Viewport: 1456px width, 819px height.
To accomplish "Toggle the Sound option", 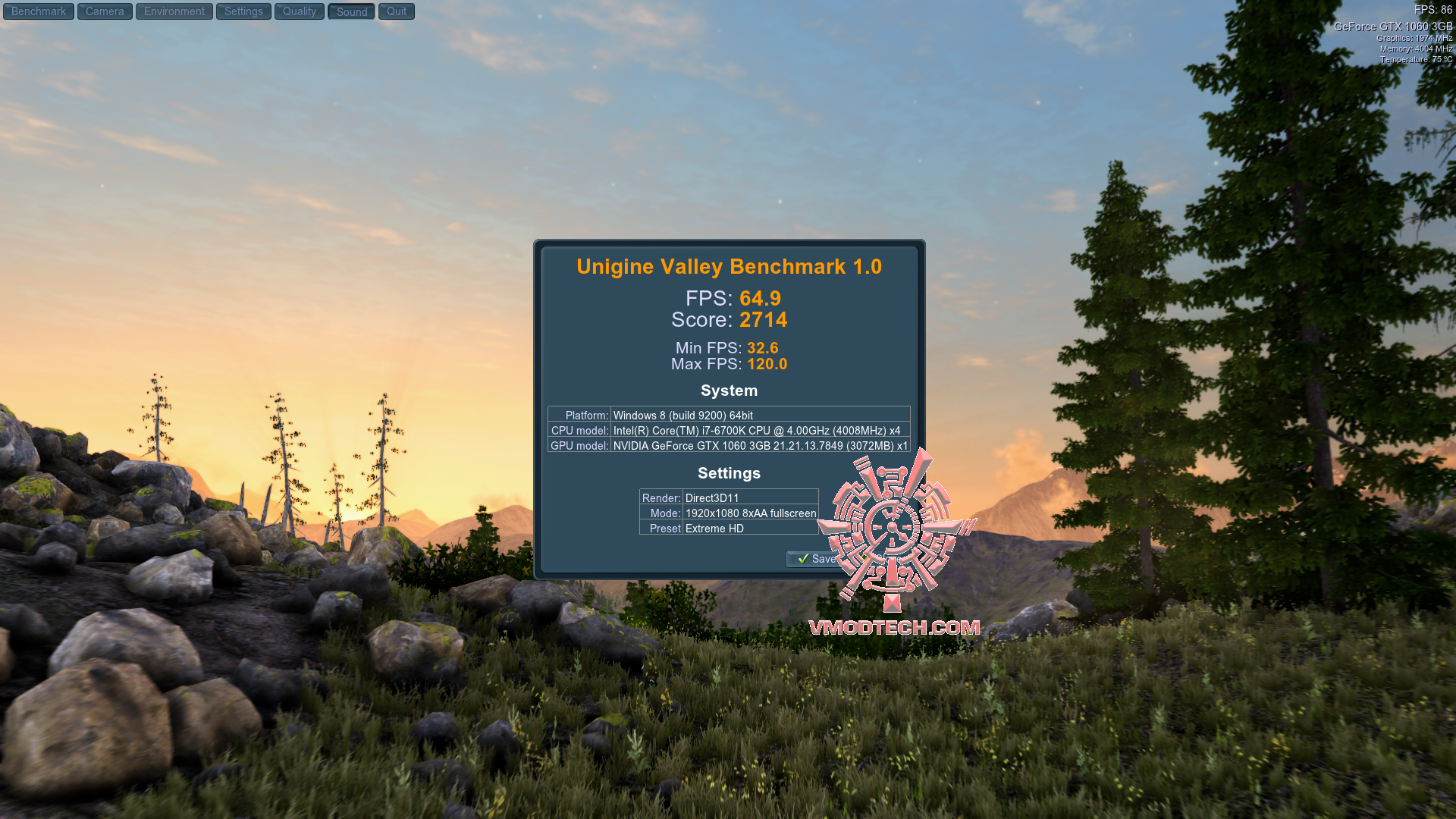I will (x=350, y=11).
